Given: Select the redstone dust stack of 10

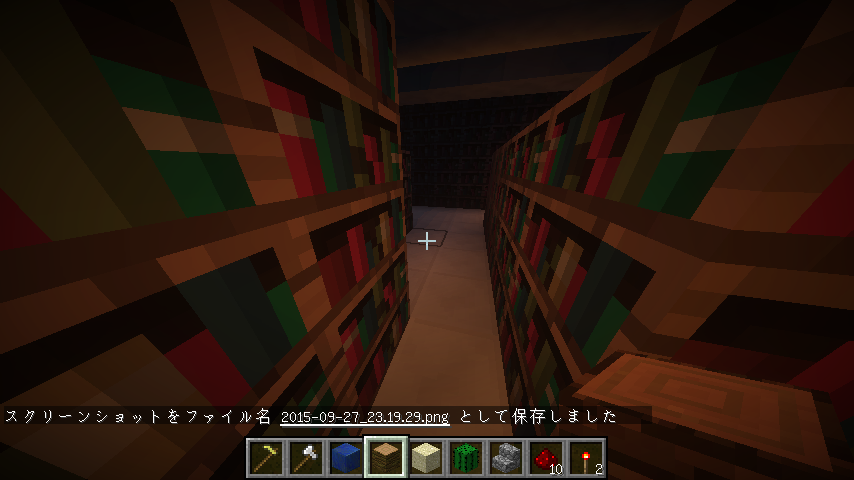Looking at the screenshot, I should 546,458.
